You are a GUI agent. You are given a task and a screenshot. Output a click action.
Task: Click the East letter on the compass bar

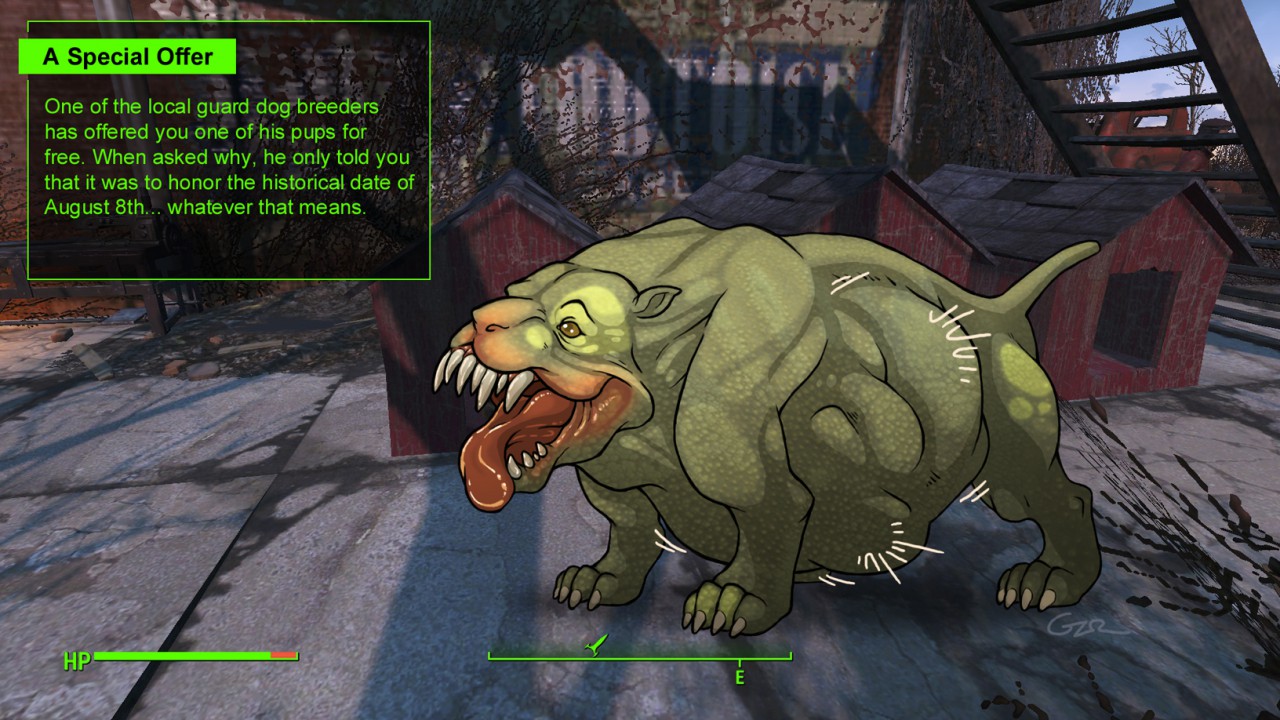[740, 677]
